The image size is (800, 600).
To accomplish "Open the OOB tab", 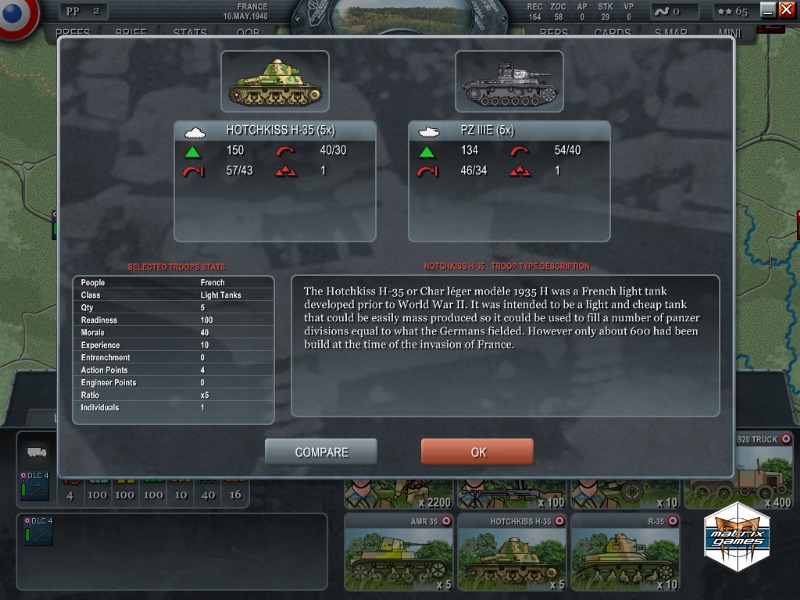I will tap(247, 33).
